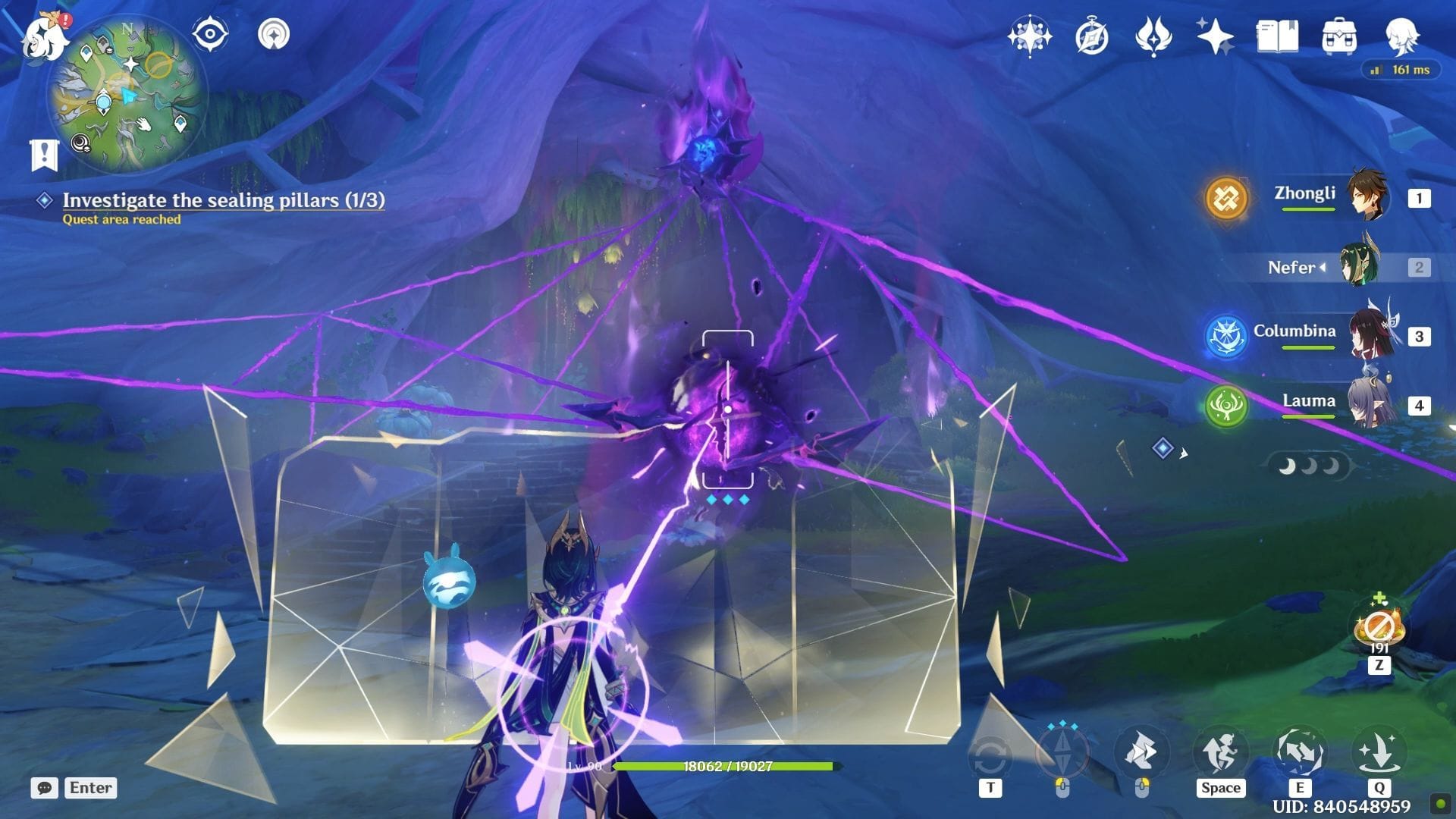This screenshot has height=819, width=1456.
Task: Toggle the elemental sight eye icon
Action: (209, 33)
